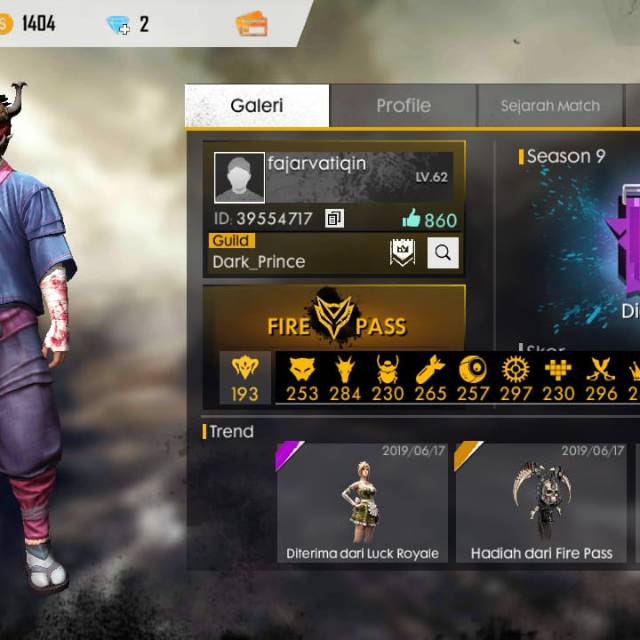
Task: Open the Profile tab
Action: (x=403, y=106)
